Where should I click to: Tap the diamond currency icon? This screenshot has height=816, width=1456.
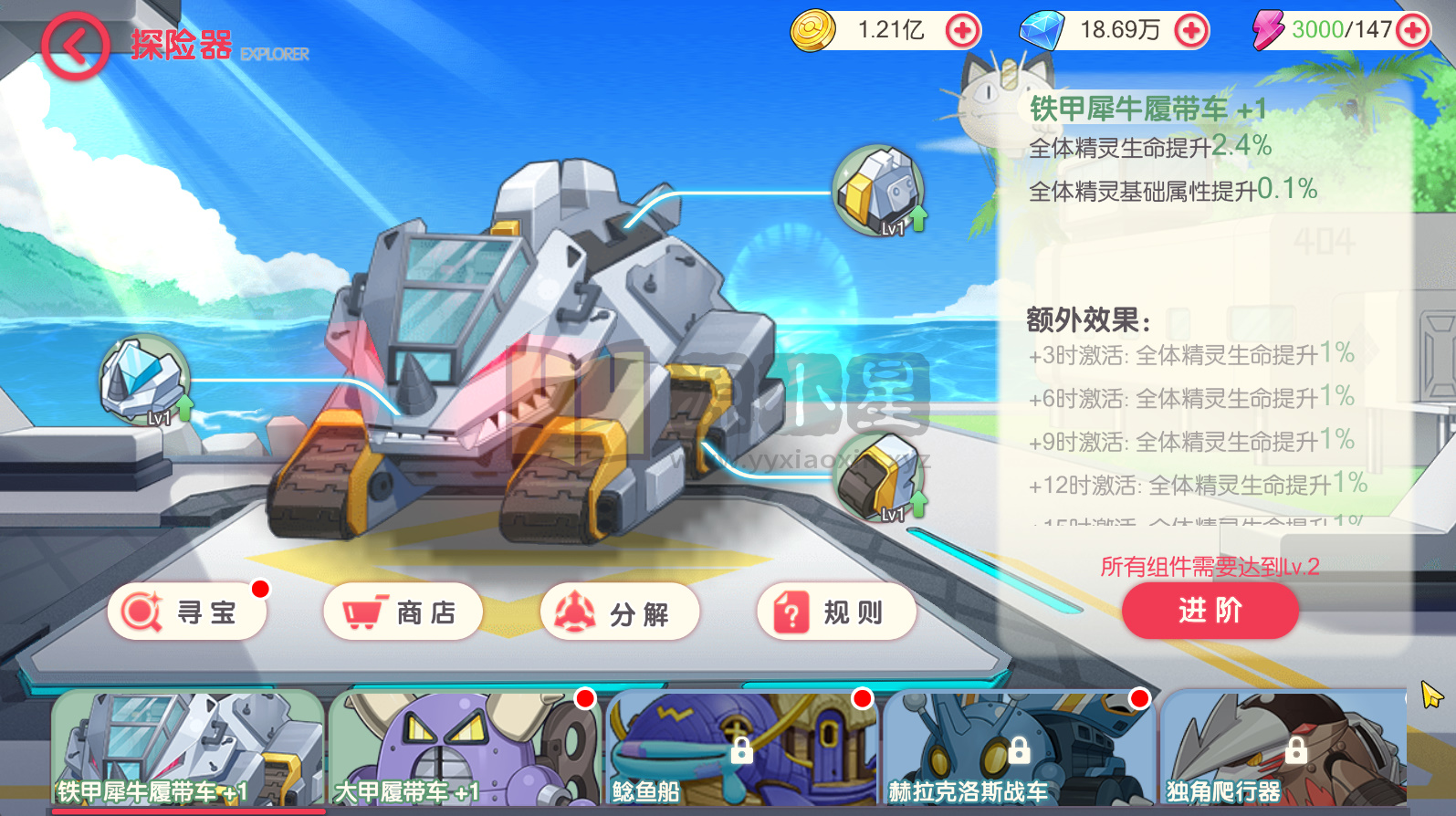point(1043,29)
